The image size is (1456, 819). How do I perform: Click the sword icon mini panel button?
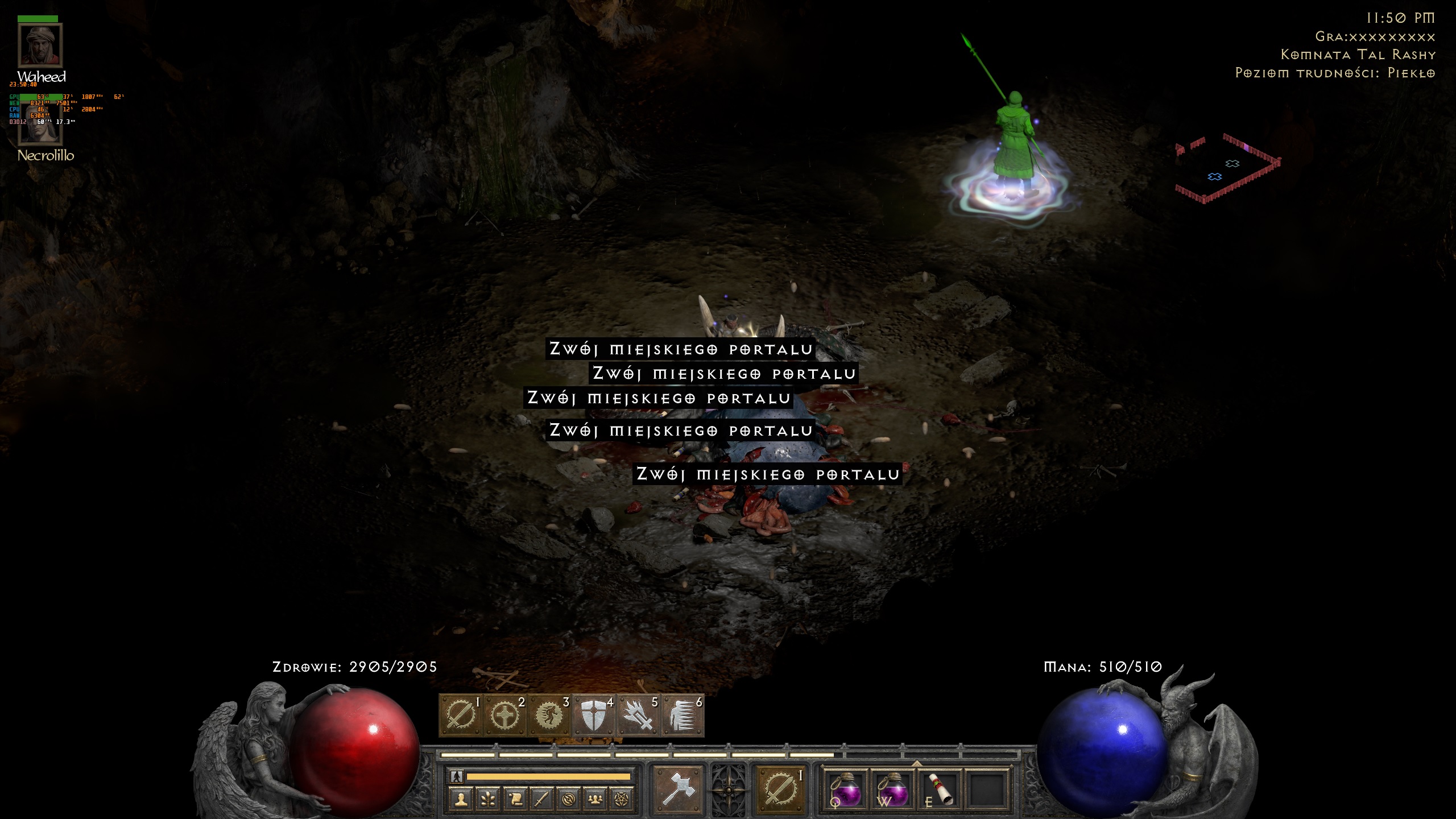click(541, 800)
